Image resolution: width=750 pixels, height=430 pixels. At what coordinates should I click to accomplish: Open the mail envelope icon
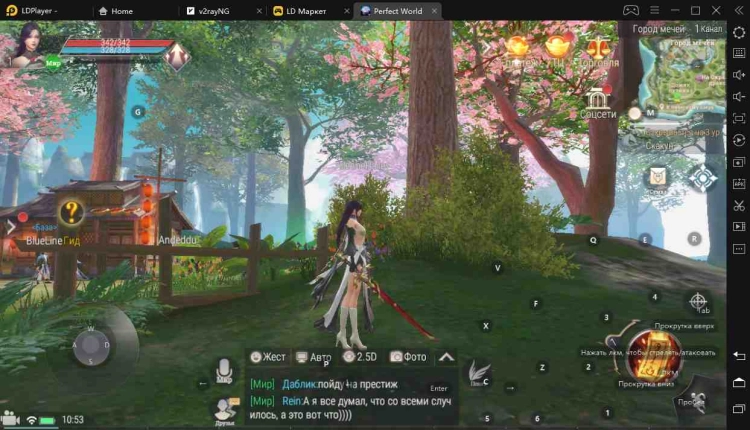(x=656, y=177)
